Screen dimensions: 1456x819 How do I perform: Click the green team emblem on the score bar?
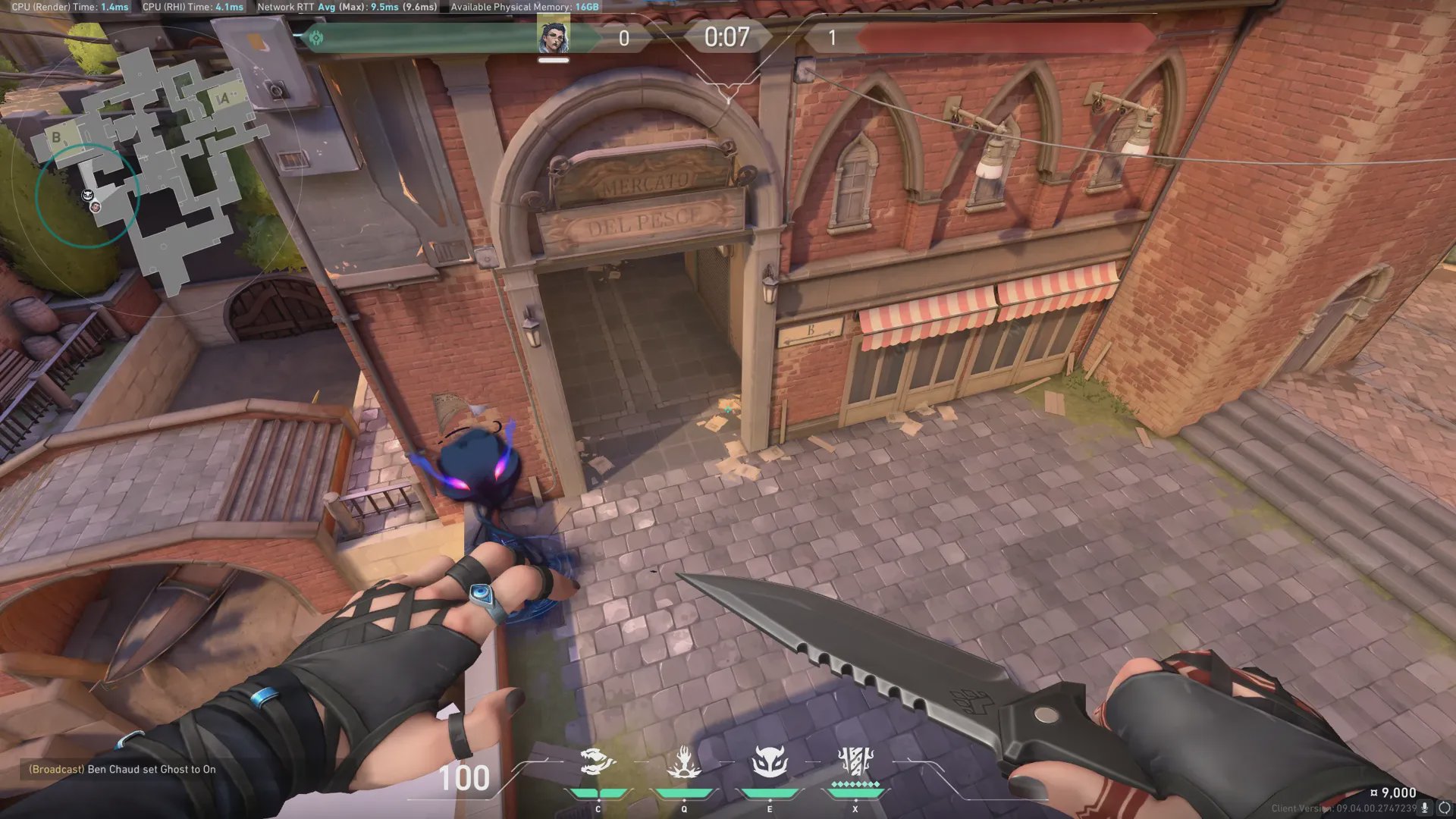(316, 37)
